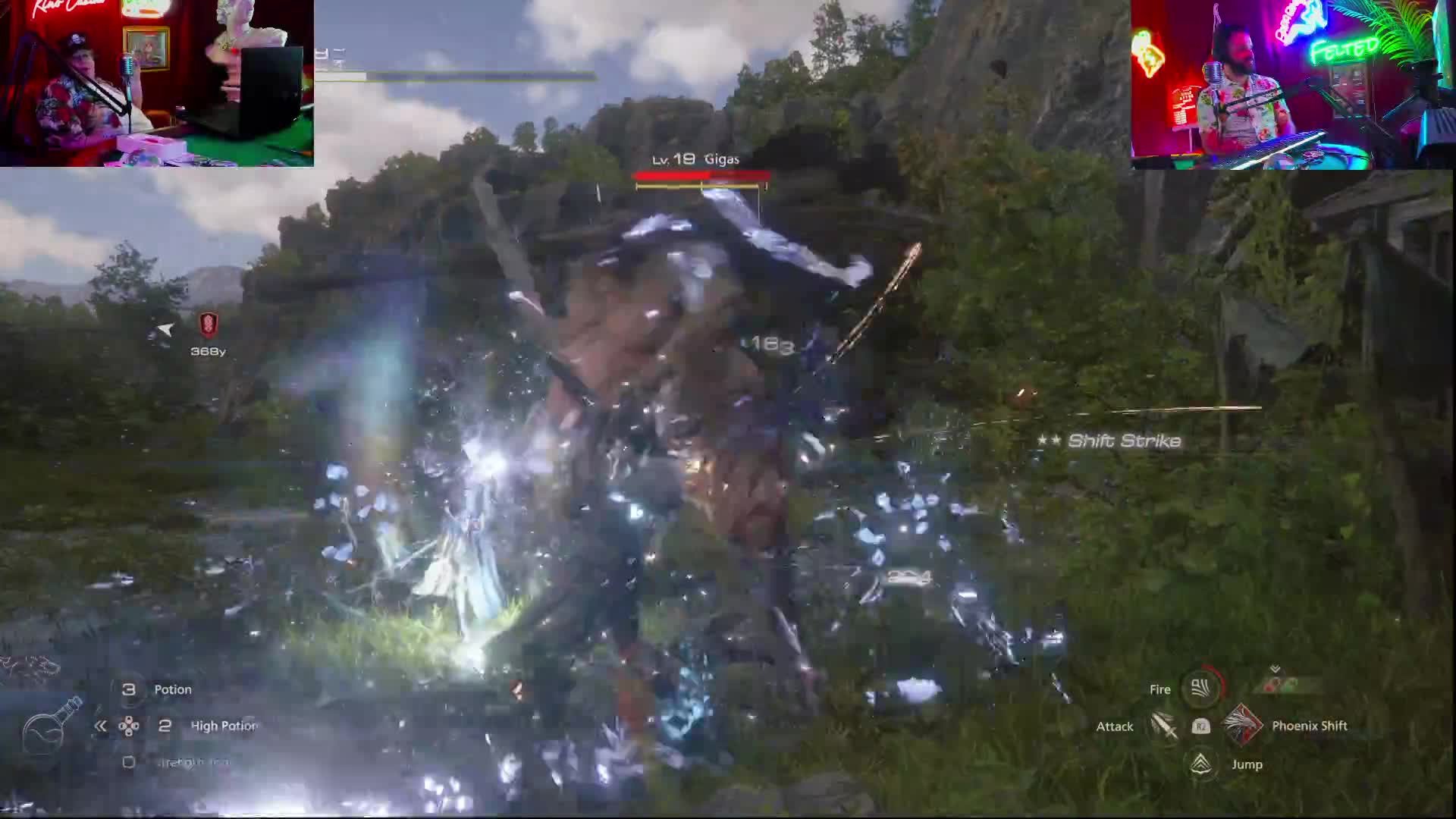Click the right streamer webcam with Felted sign
The width and height of the screenshot is (1456, 819).
pyautogui.click(x=1292, y=84)
